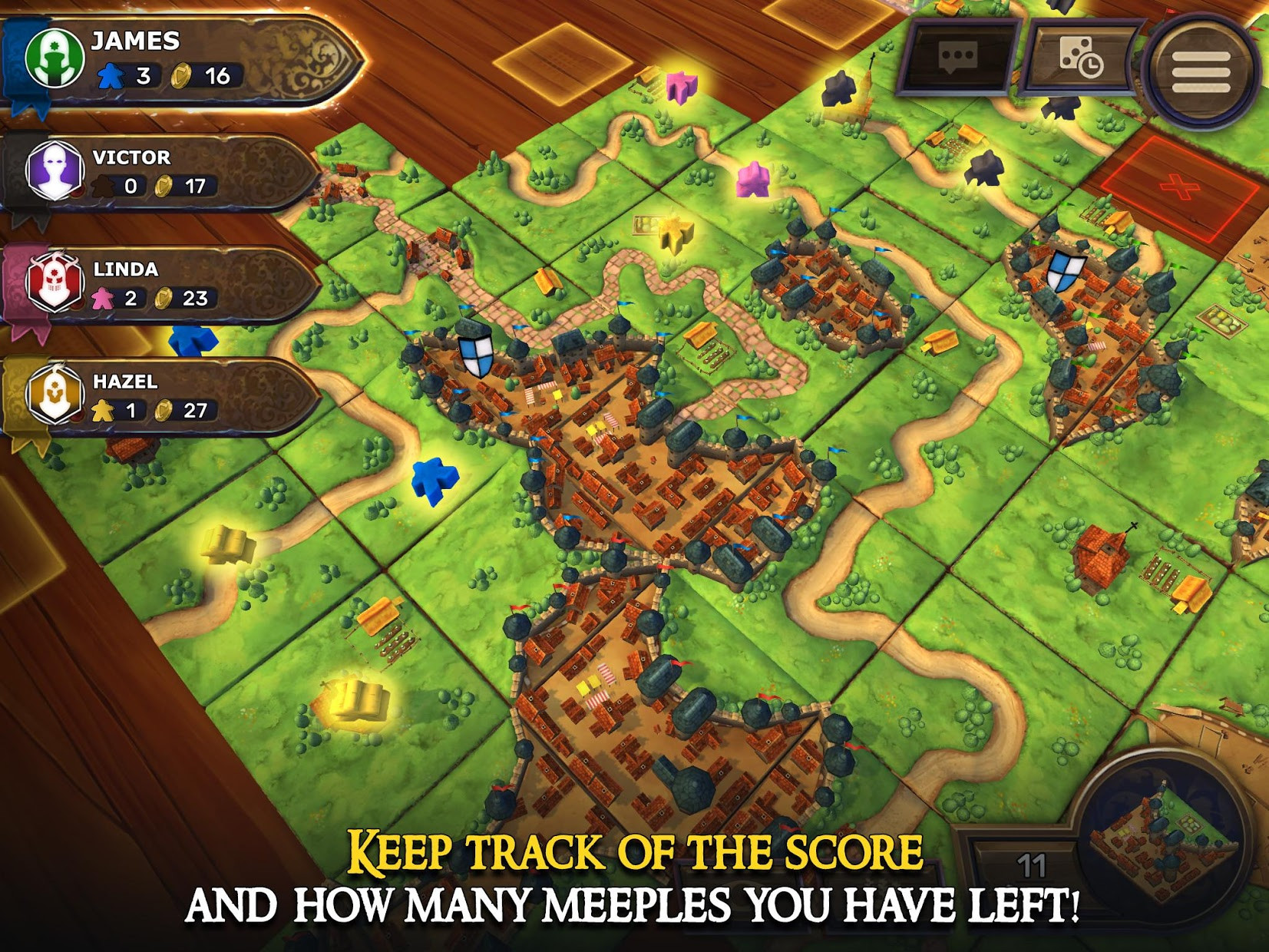The image size is (1269, 952).
Task: Click the pink meeple icon on Linda's banner
Action: (103, 298)
